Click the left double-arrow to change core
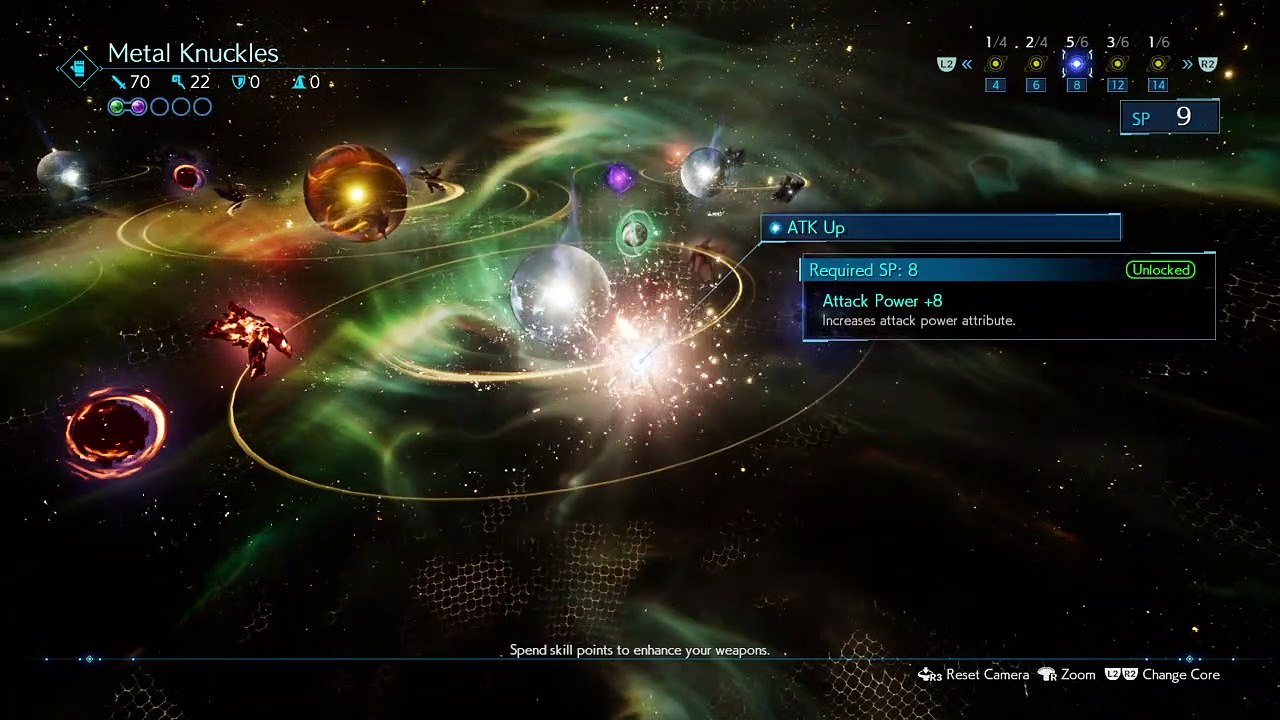1280x720 pixels. point(967,65)
